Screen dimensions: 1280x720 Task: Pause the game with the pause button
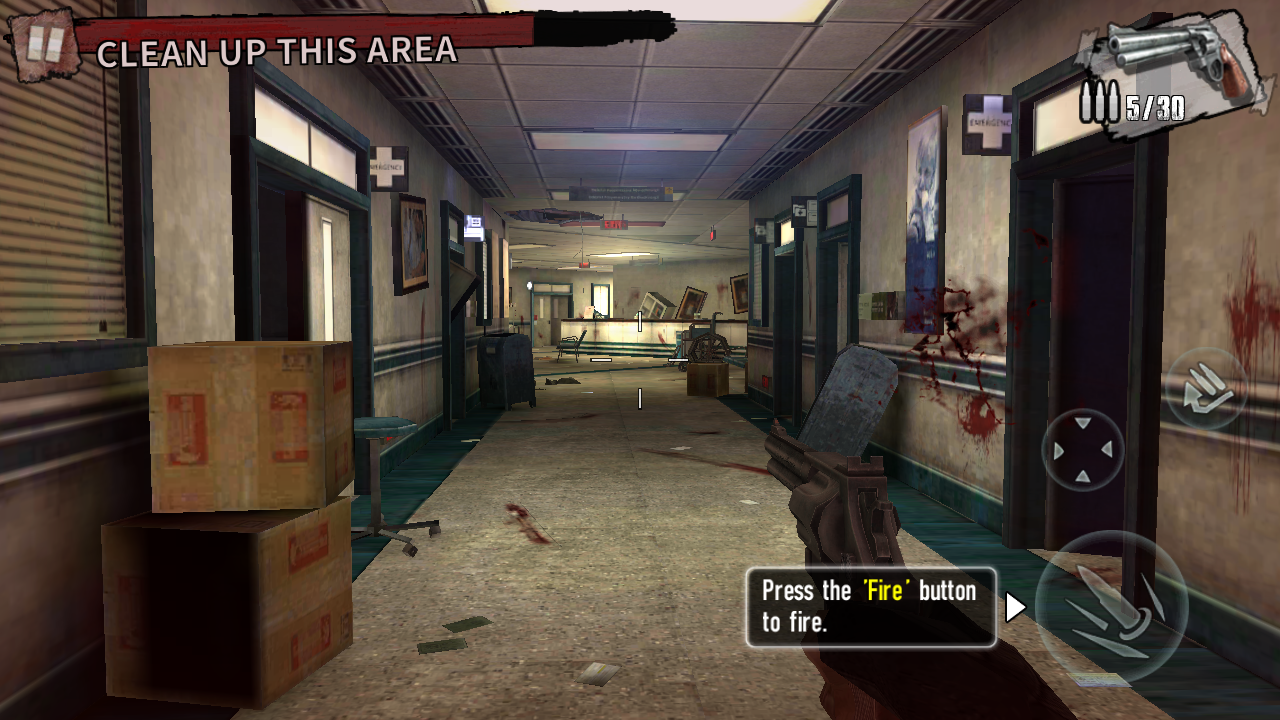tap(43, 45)
